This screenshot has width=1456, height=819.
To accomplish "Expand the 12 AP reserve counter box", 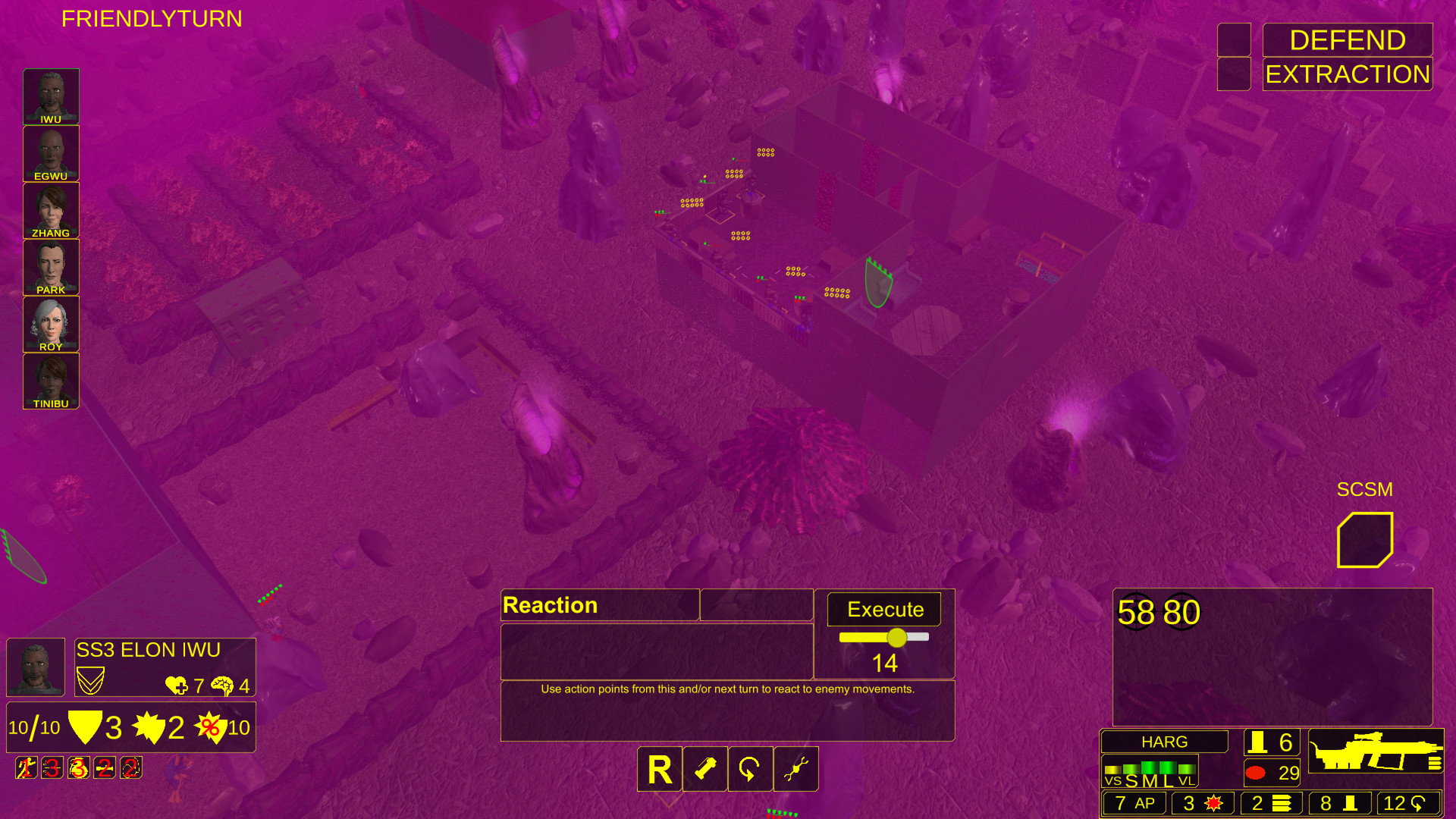I will pos(1404,802).
